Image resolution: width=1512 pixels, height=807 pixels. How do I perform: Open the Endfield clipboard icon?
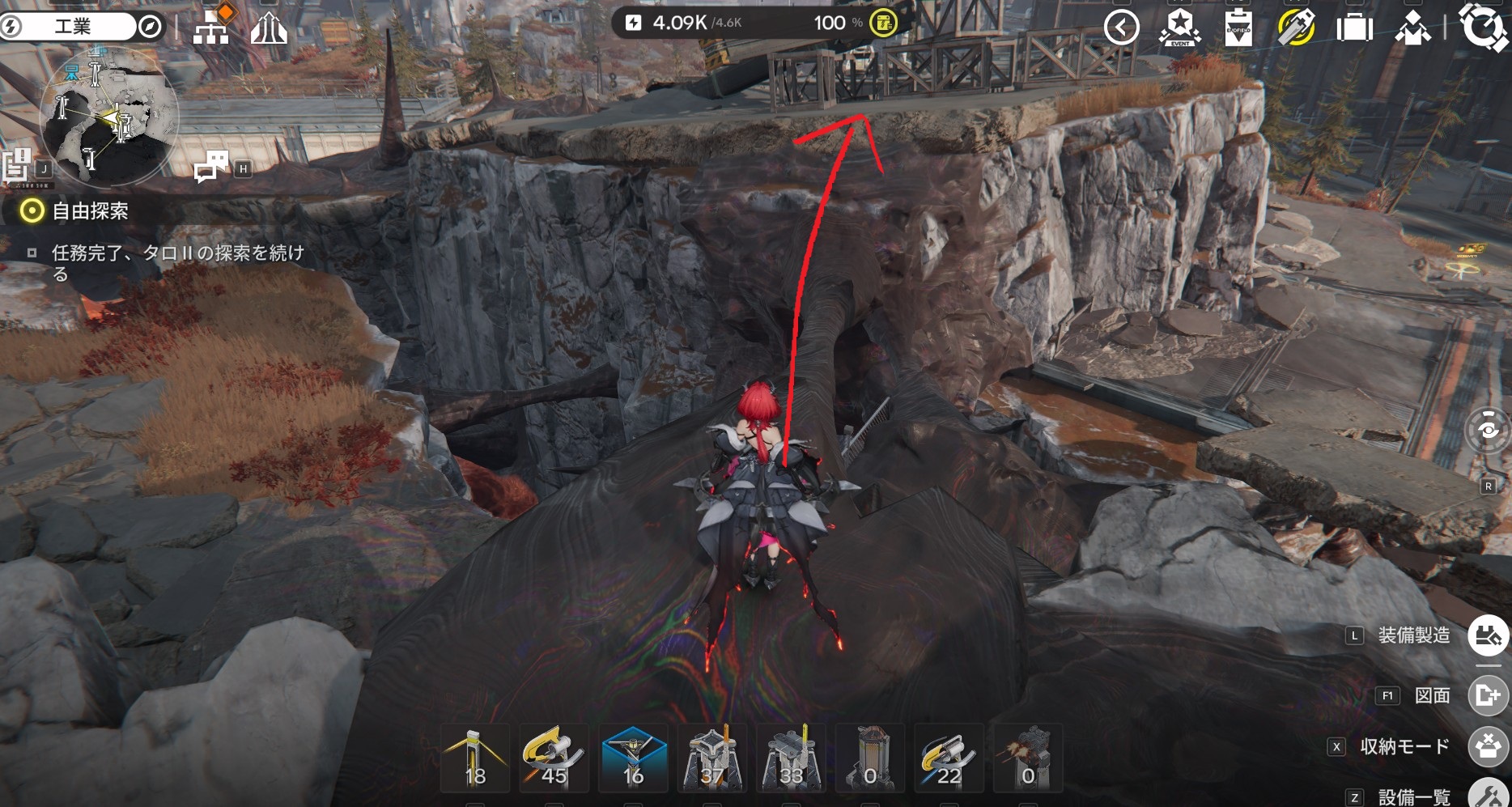(1238, 28)
